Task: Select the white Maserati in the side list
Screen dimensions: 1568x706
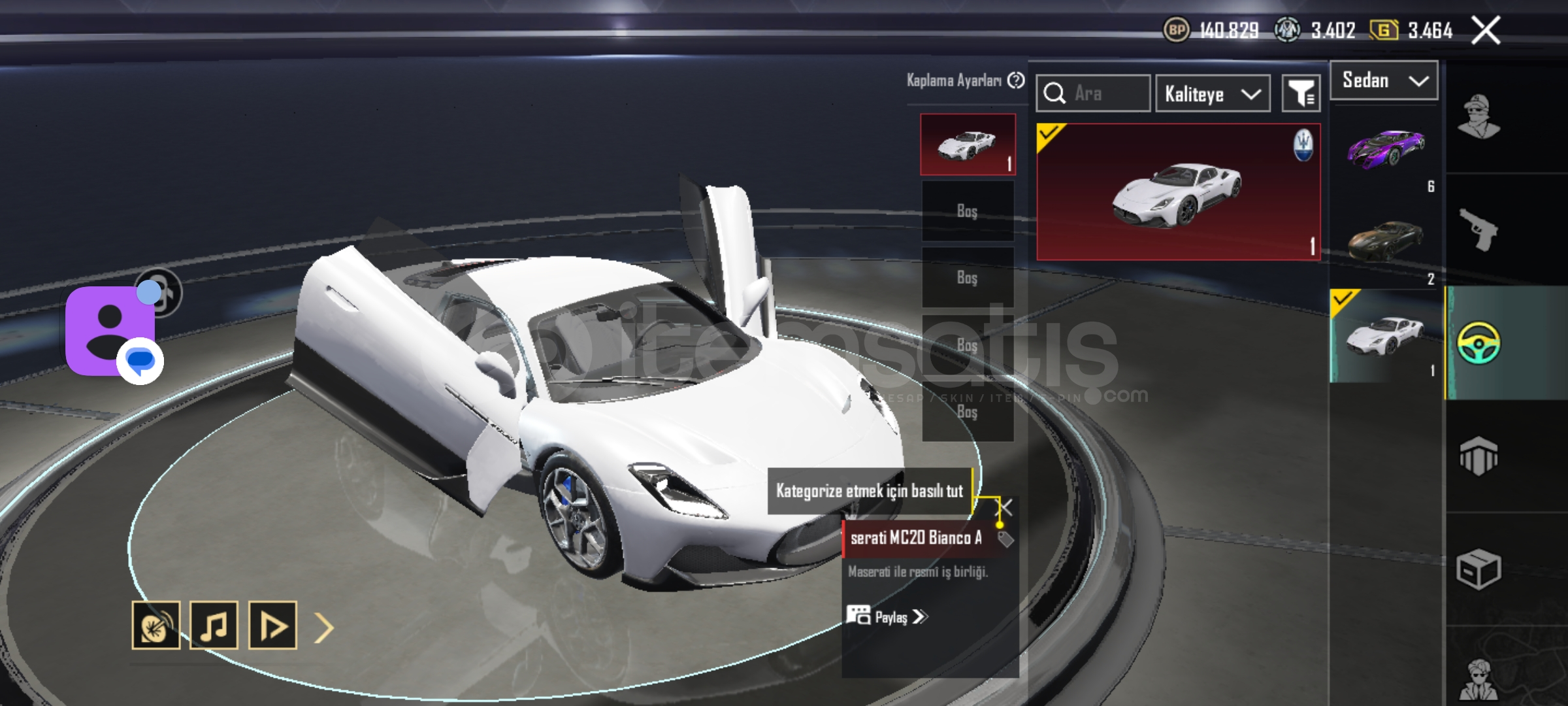Action: tap(1385, 336)
